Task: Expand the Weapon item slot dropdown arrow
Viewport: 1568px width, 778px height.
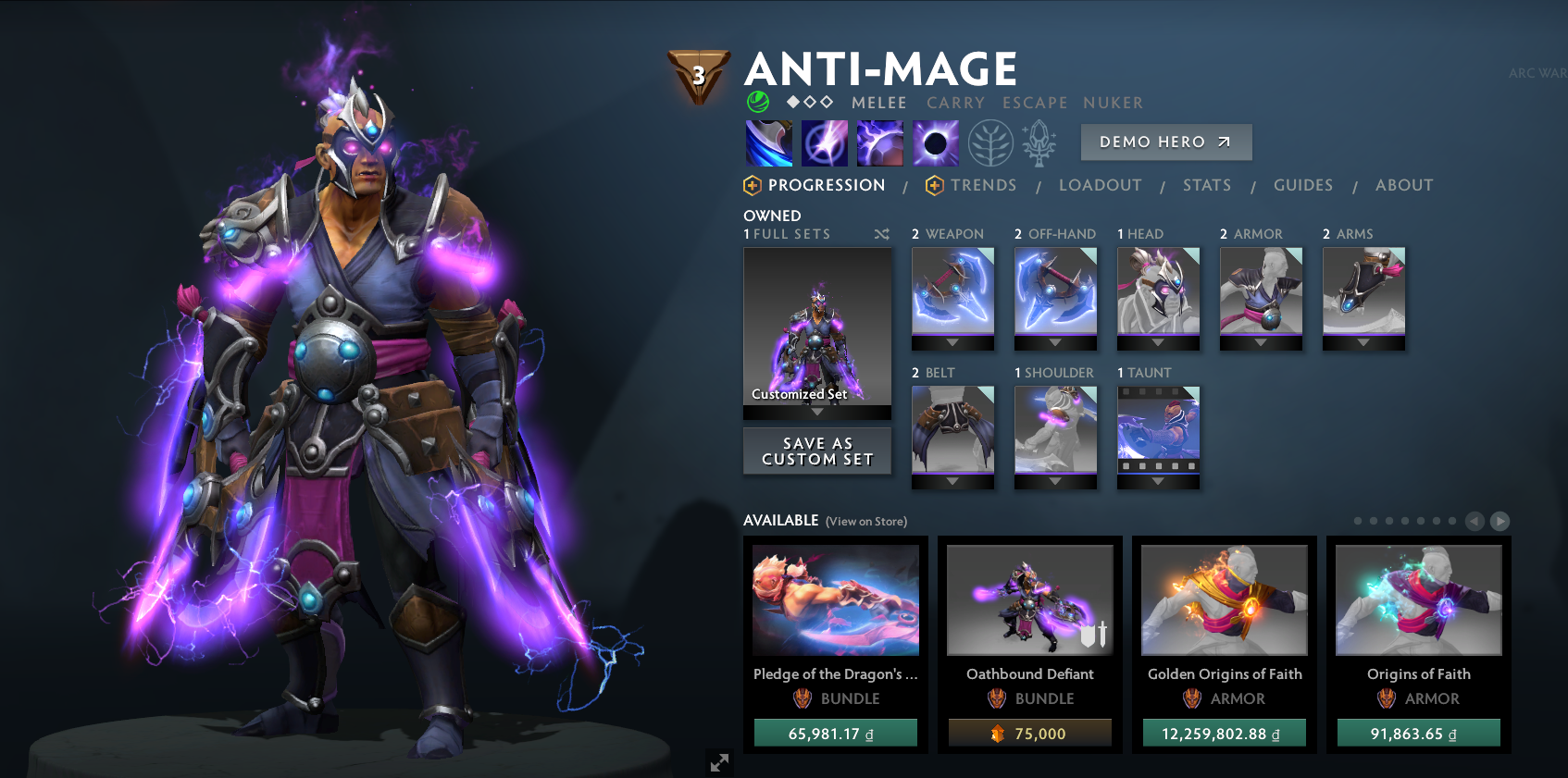Action: point(952,340)
